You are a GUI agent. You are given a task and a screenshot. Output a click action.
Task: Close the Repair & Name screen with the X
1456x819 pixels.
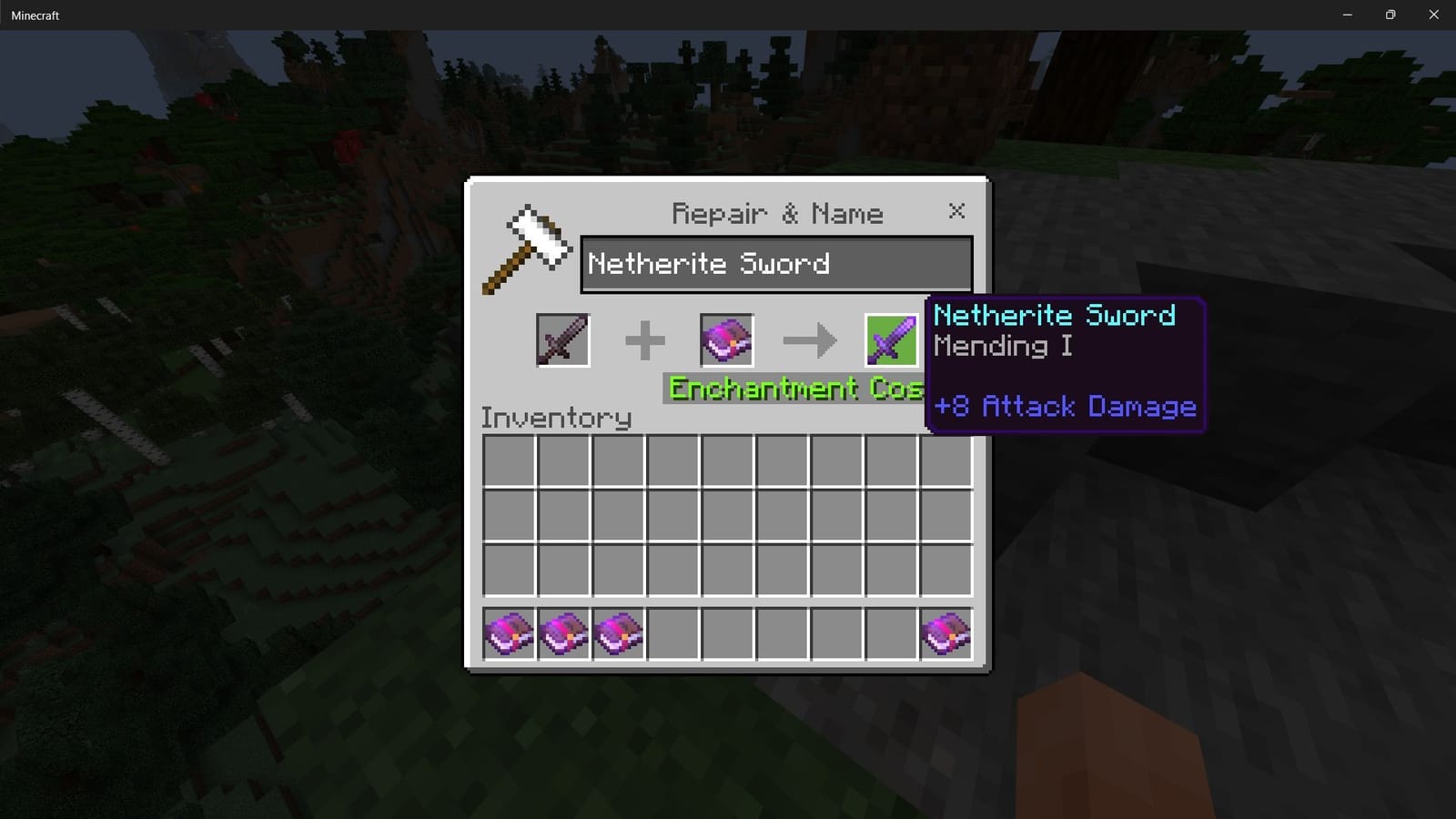(x=956, y=211)
